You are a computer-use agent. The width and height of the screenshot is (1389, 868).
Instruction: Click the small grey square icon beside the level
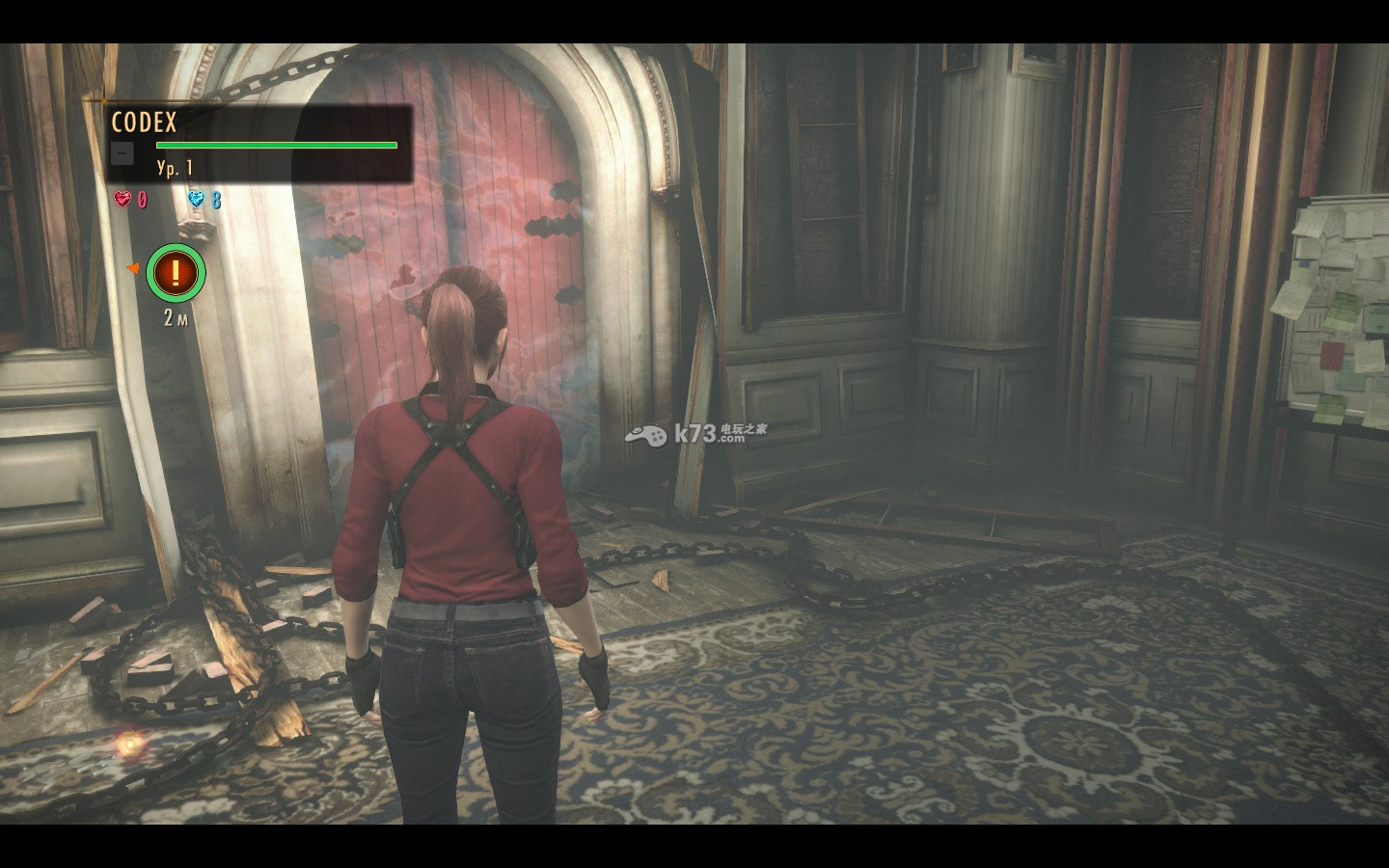(123, 153)
